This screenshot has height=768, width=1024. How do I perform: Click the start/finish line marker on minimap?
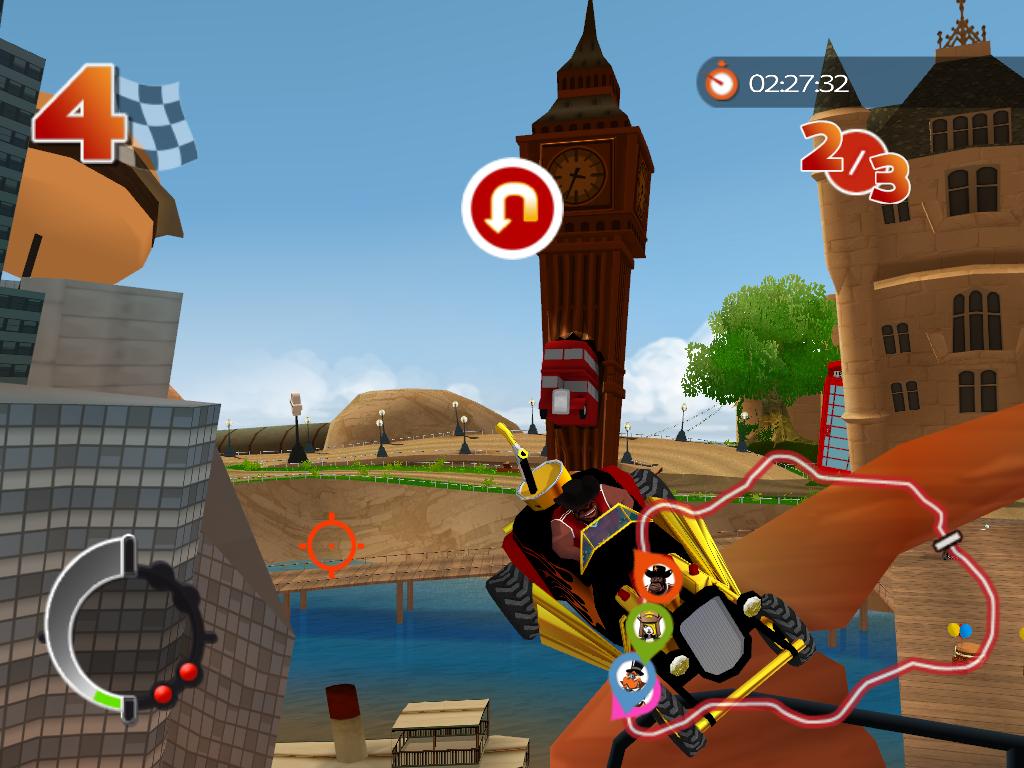(947, 542)
